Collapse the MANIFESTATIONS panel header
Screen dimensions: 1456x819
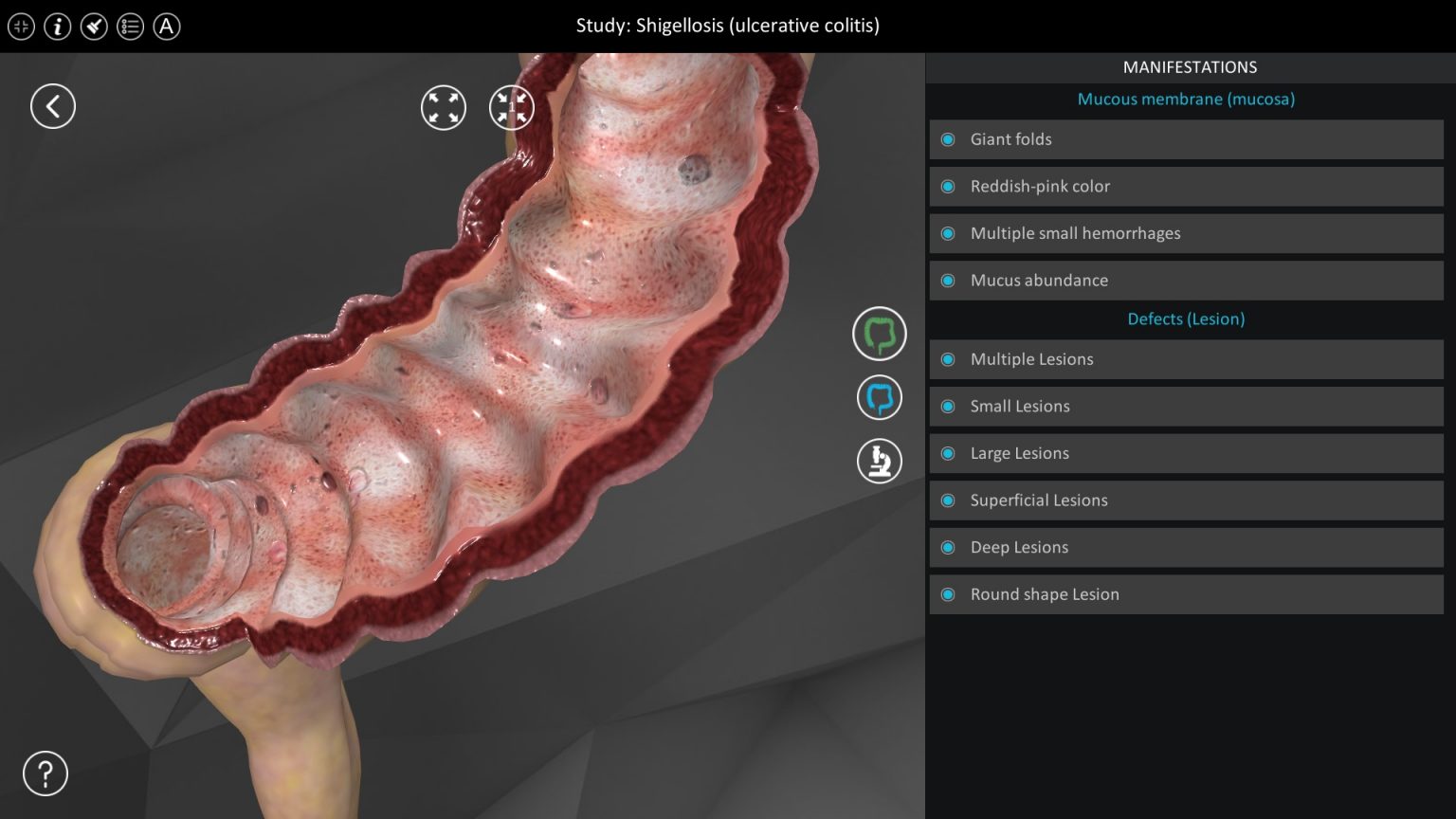(x=1190, y=66)
